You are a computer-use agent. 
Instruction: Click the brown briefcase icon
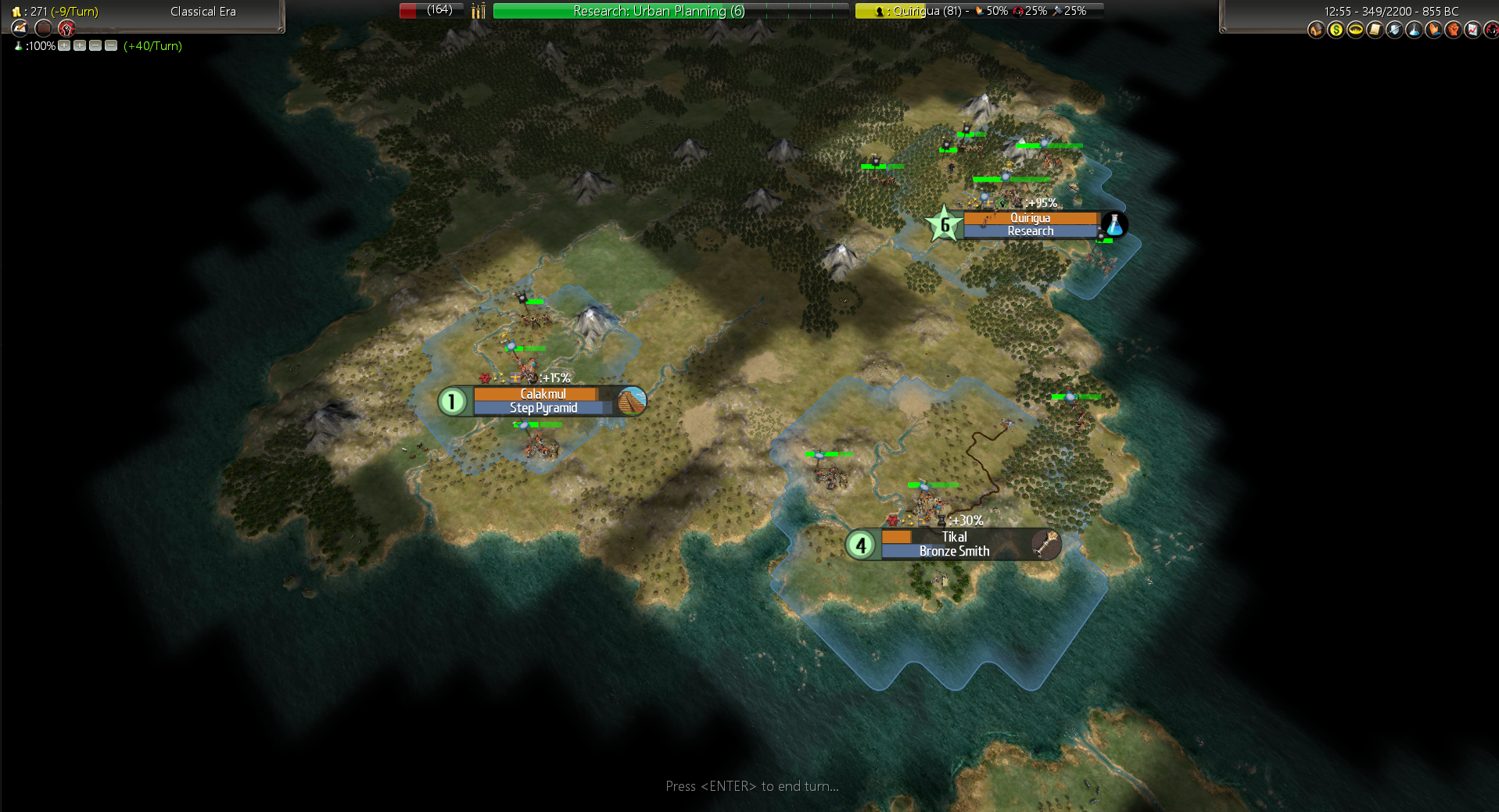[x=44, y=28]
